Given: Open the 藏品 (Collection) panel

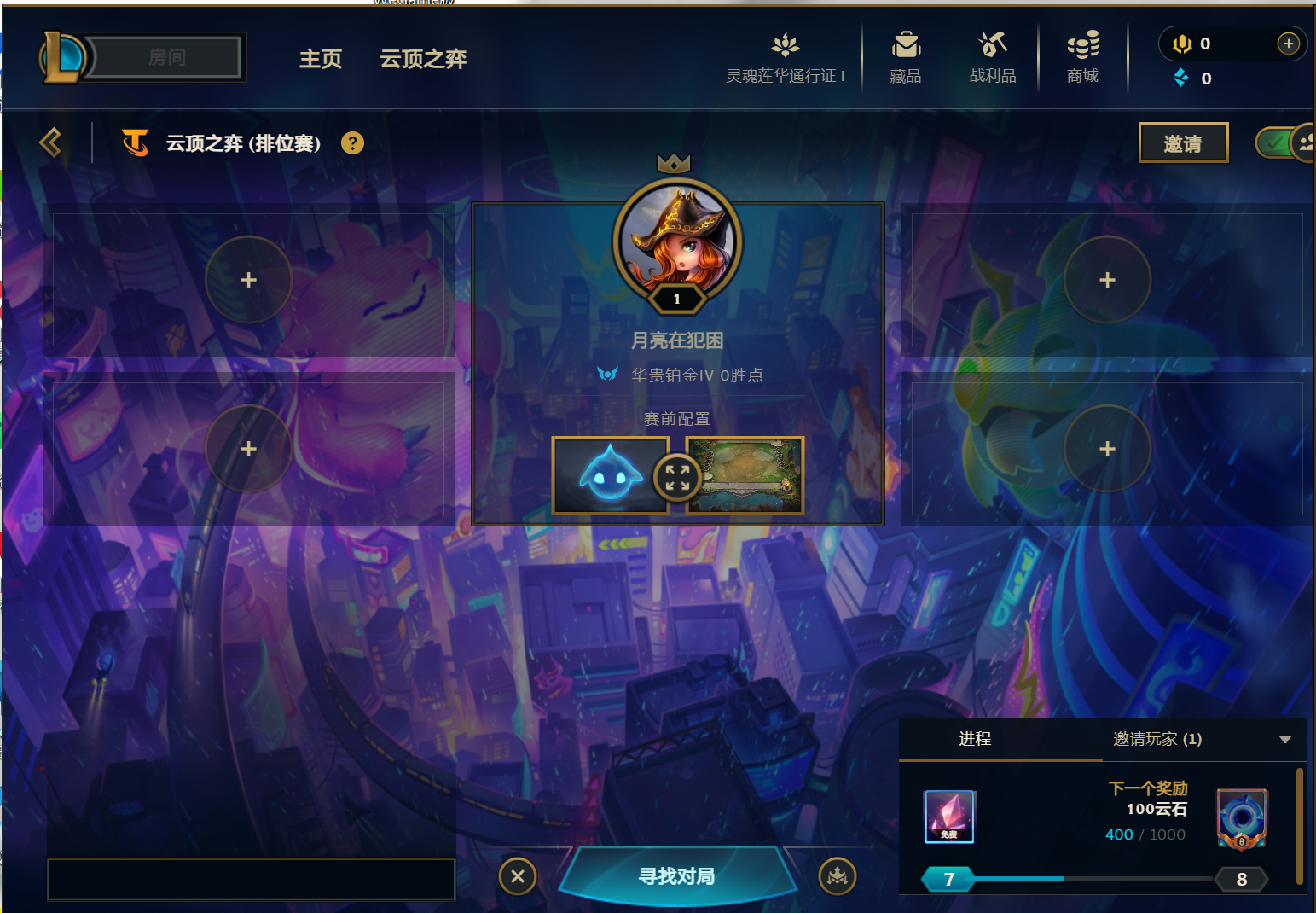Looking at the screenshot, I should pyautogui.click(x=905, y=55).
